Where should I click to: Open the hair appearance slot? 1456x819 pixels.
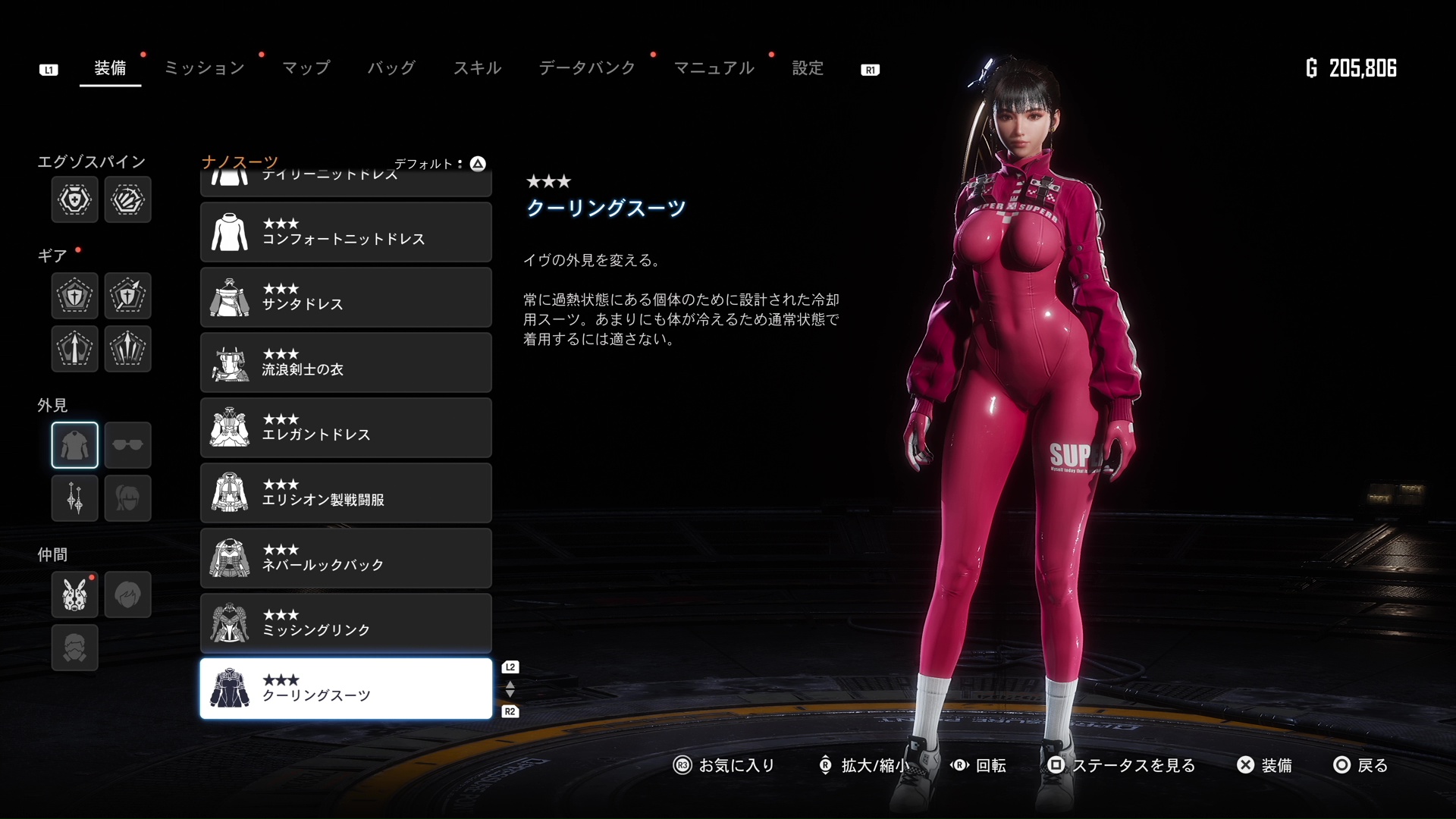(127, 498)
